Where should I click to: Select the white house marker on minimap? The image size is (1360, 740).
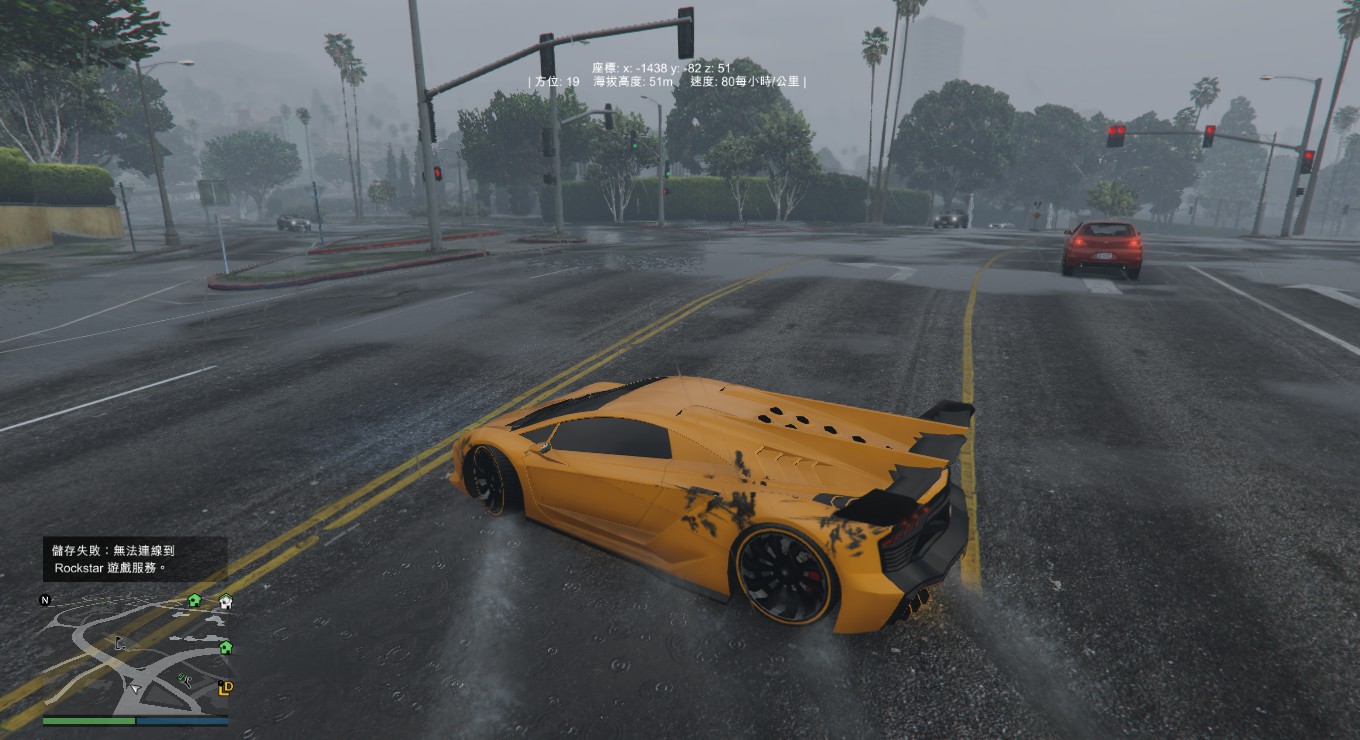pos(225,601)
